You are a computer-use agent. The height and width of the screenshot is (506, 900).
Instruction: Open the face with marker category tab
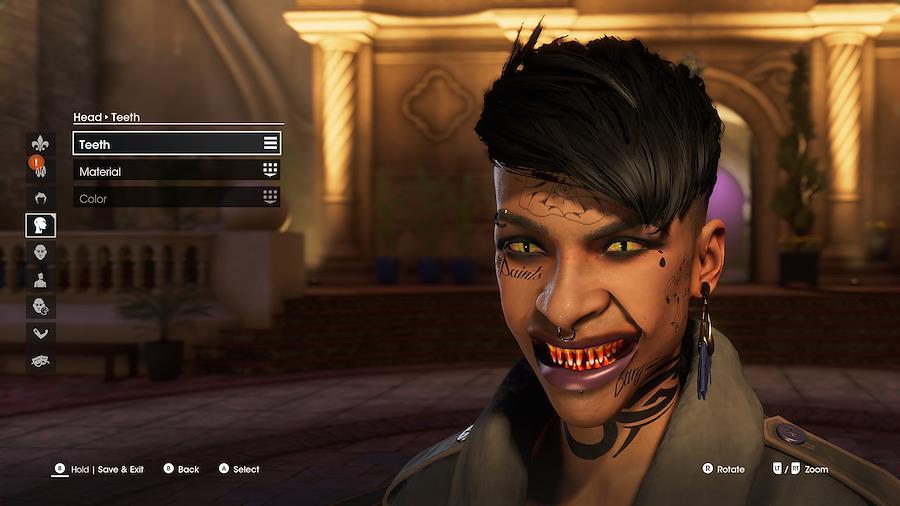coord(41,306)
